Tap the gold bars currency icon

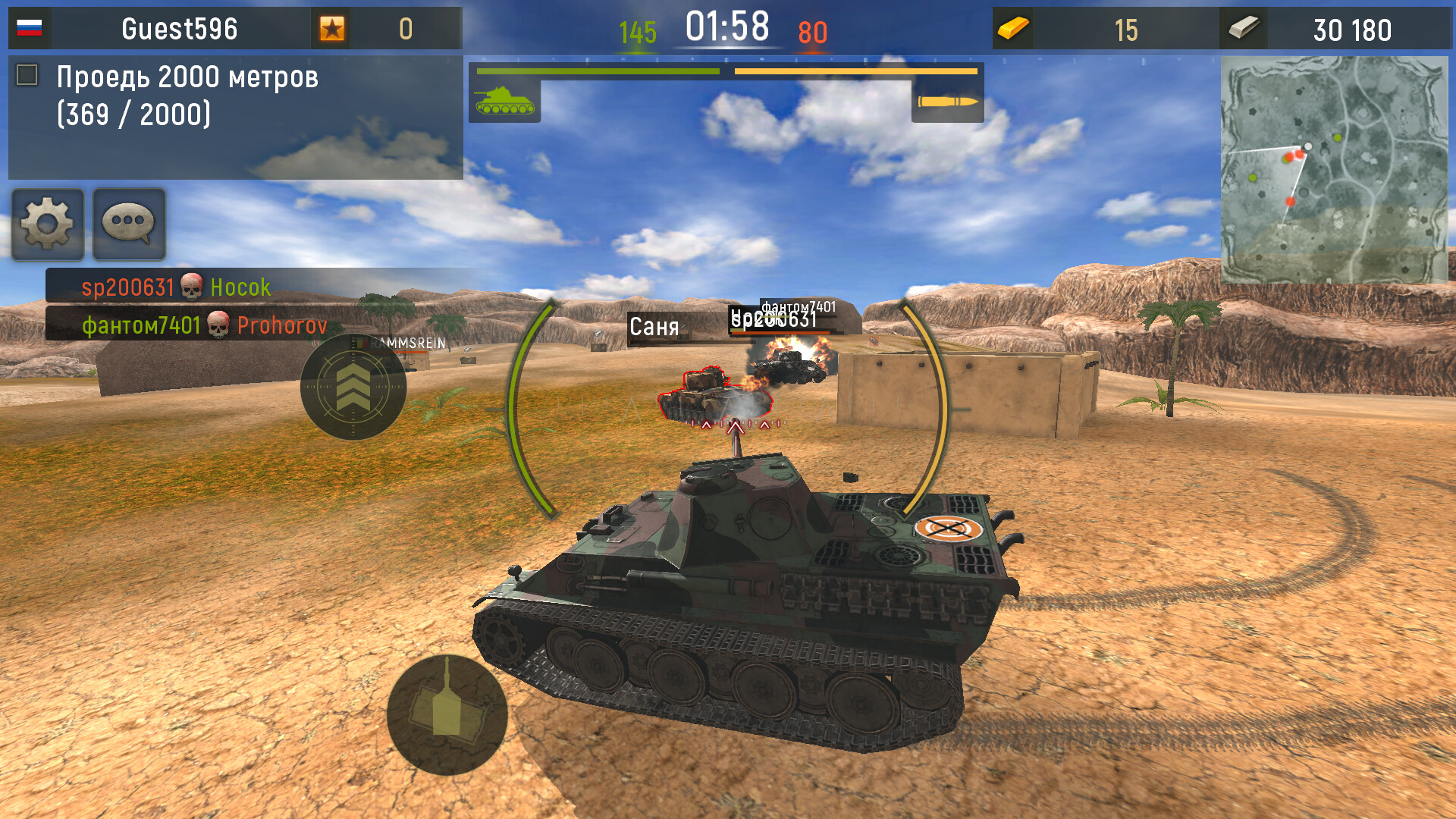click(x=1014, y=29)
